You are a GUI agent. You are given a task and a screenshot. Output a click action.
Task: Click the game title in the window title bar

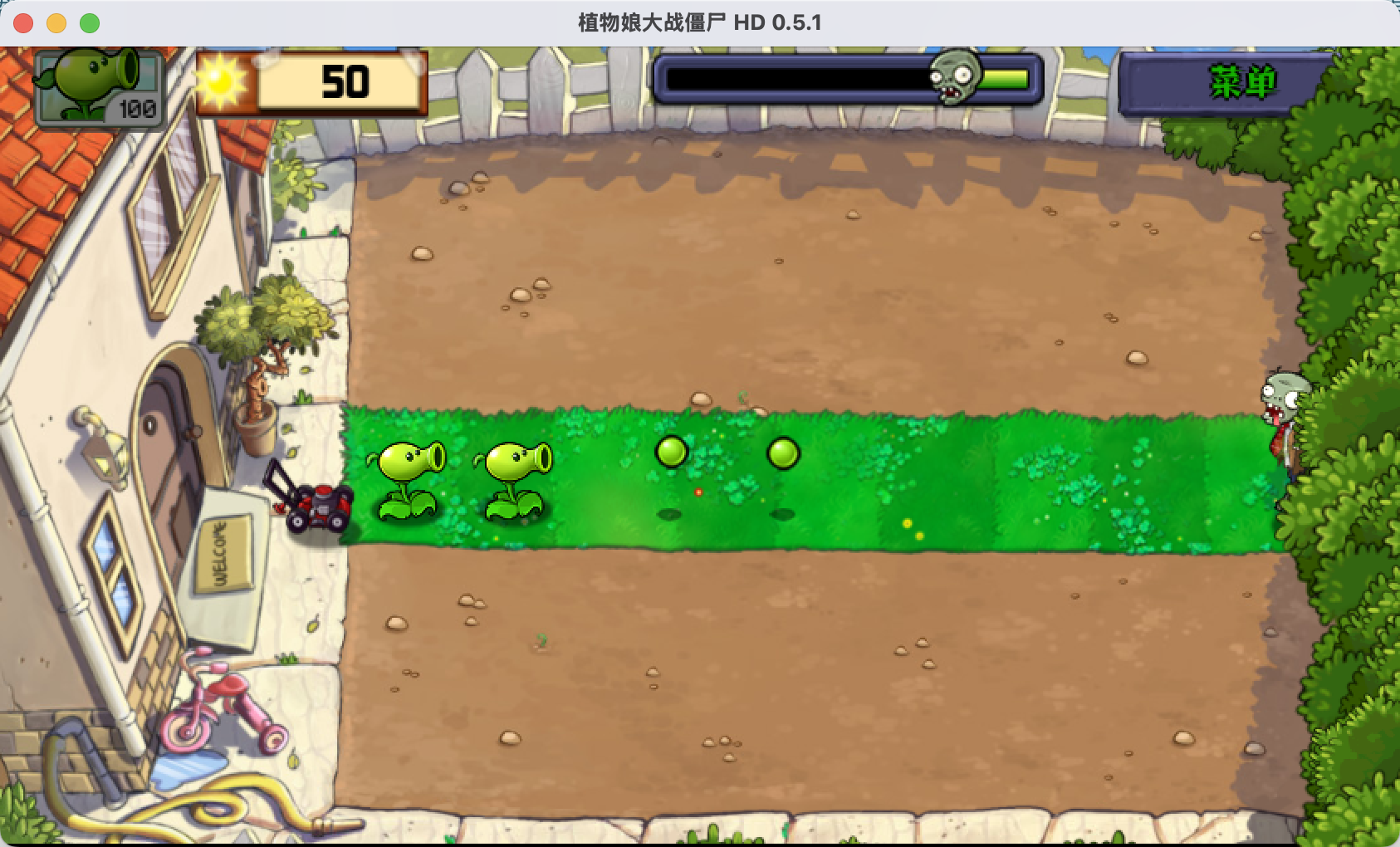pyautogui.click(x=700, y=22)
